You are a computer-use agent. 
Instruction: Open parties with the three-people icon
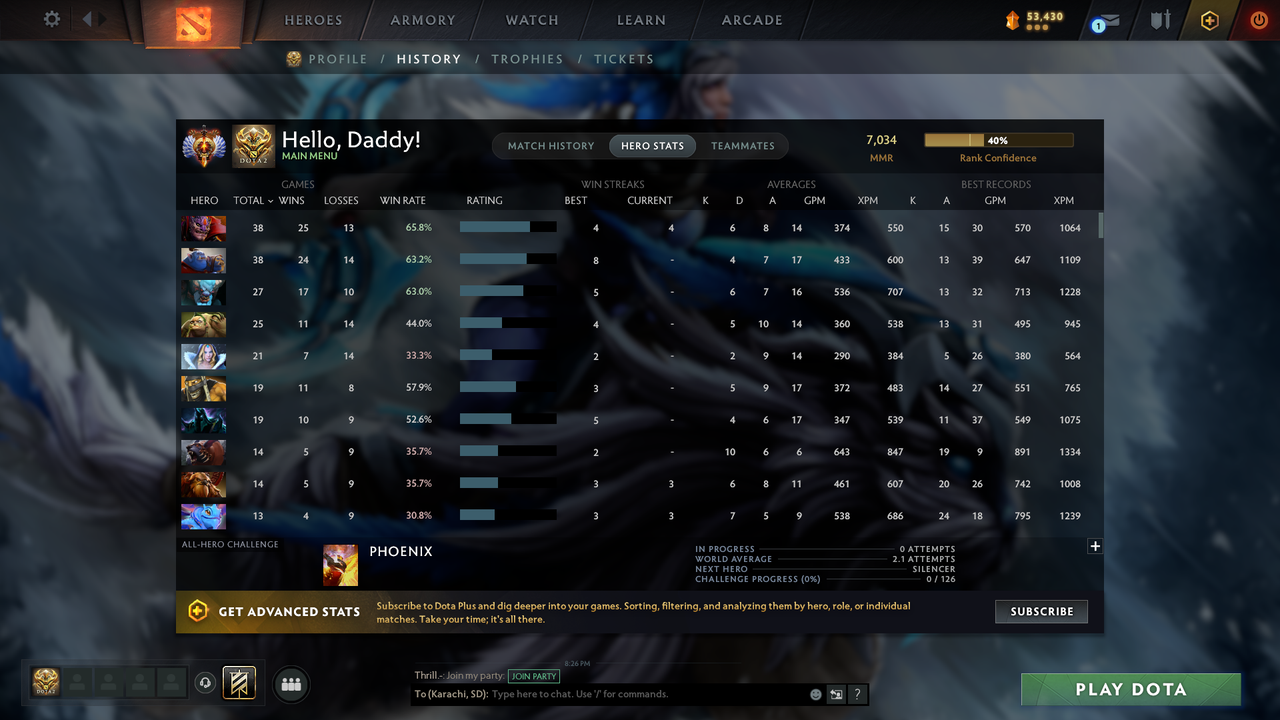[x=290, y=684]
